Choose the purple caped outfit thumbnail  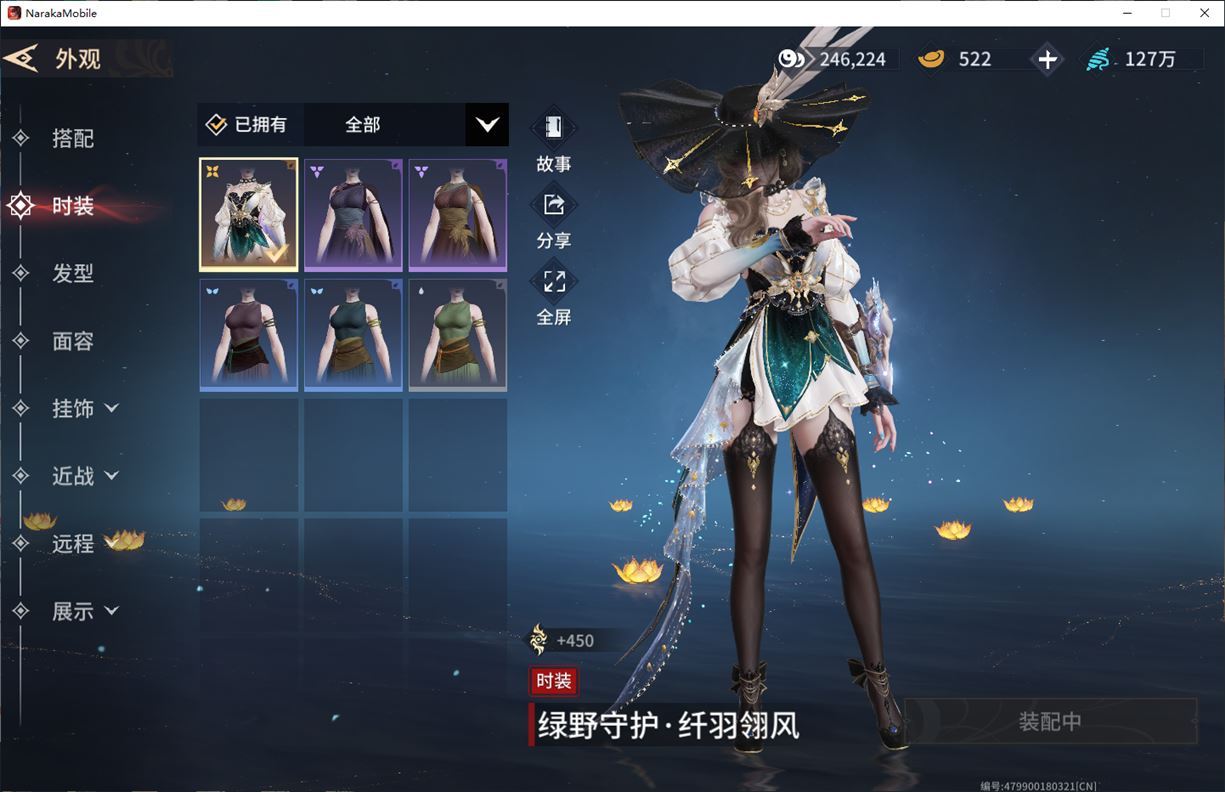(x=353, y=214)
